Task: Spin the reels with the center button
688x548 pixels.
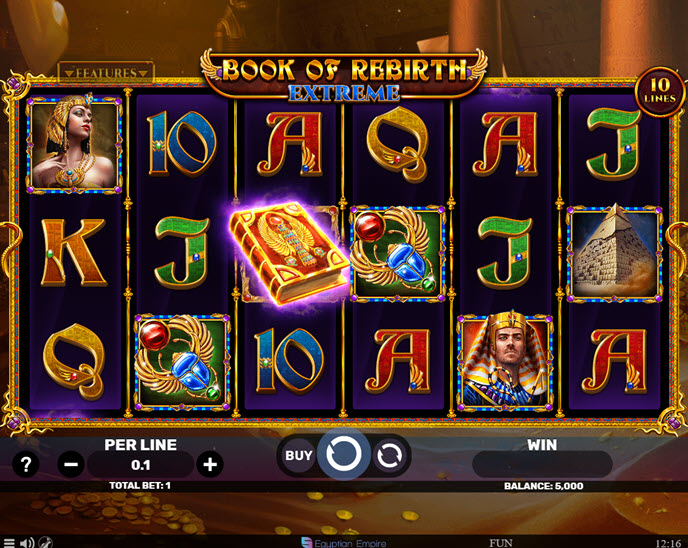Action: coord(344,456)
